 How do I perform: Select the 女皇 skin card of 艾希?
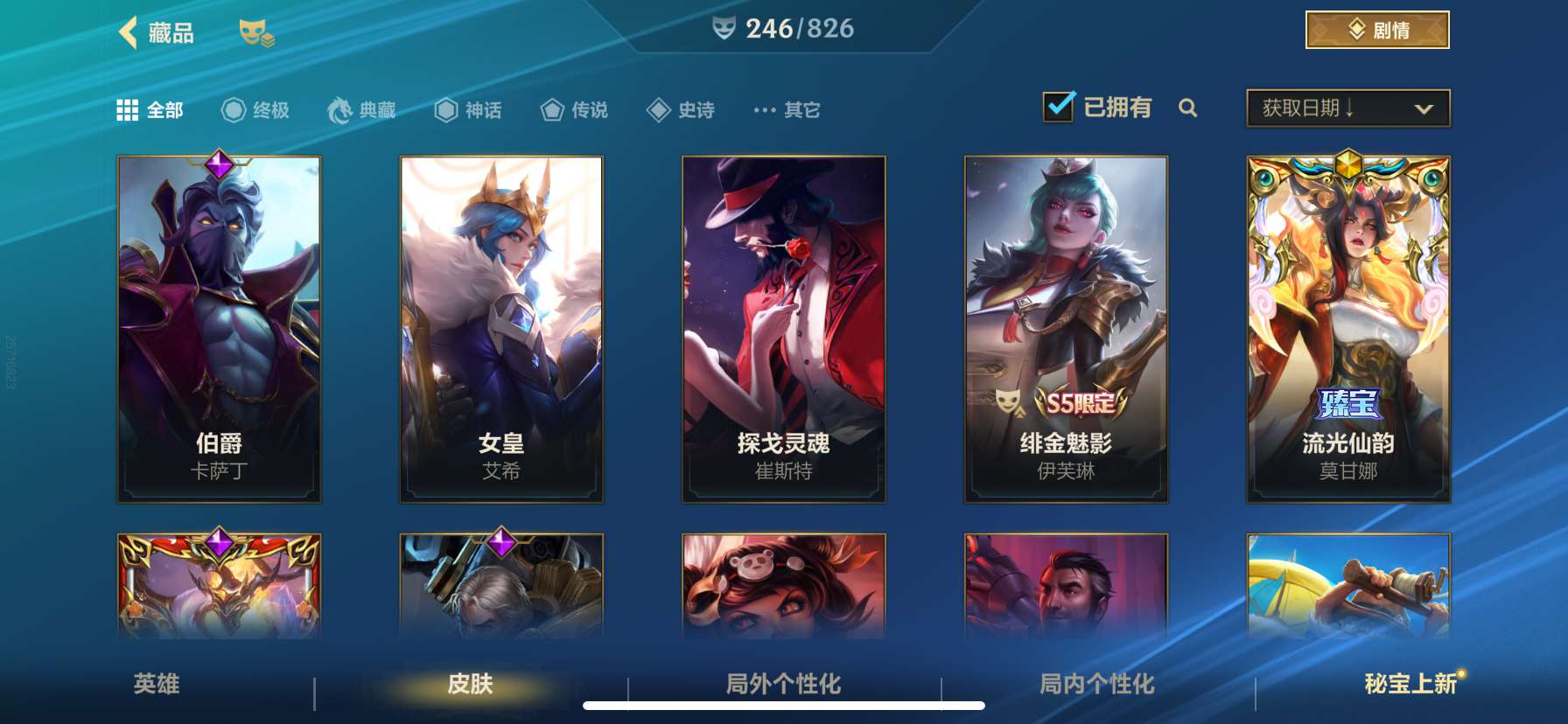click(500, 328)
